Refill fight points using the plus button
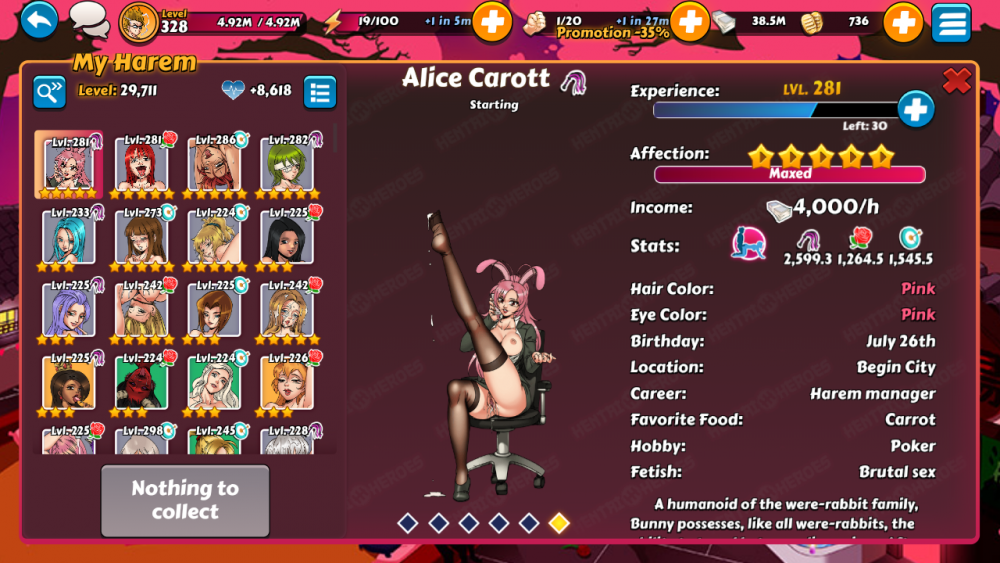This screenshot has width=1000, height=563. [689, 20]
